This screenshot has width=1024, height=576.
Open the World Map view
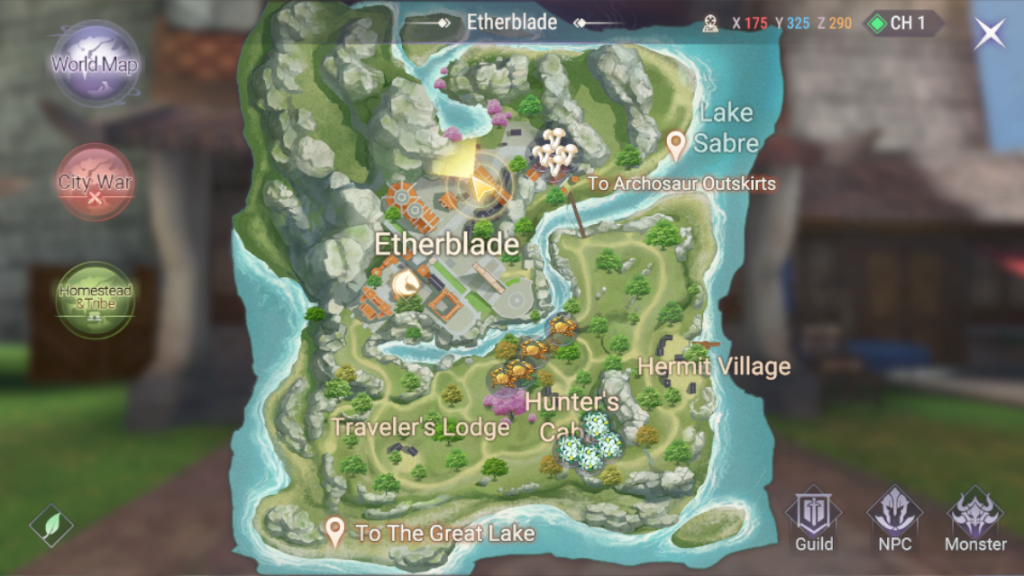pyautogui.click(x=96, y=64)
